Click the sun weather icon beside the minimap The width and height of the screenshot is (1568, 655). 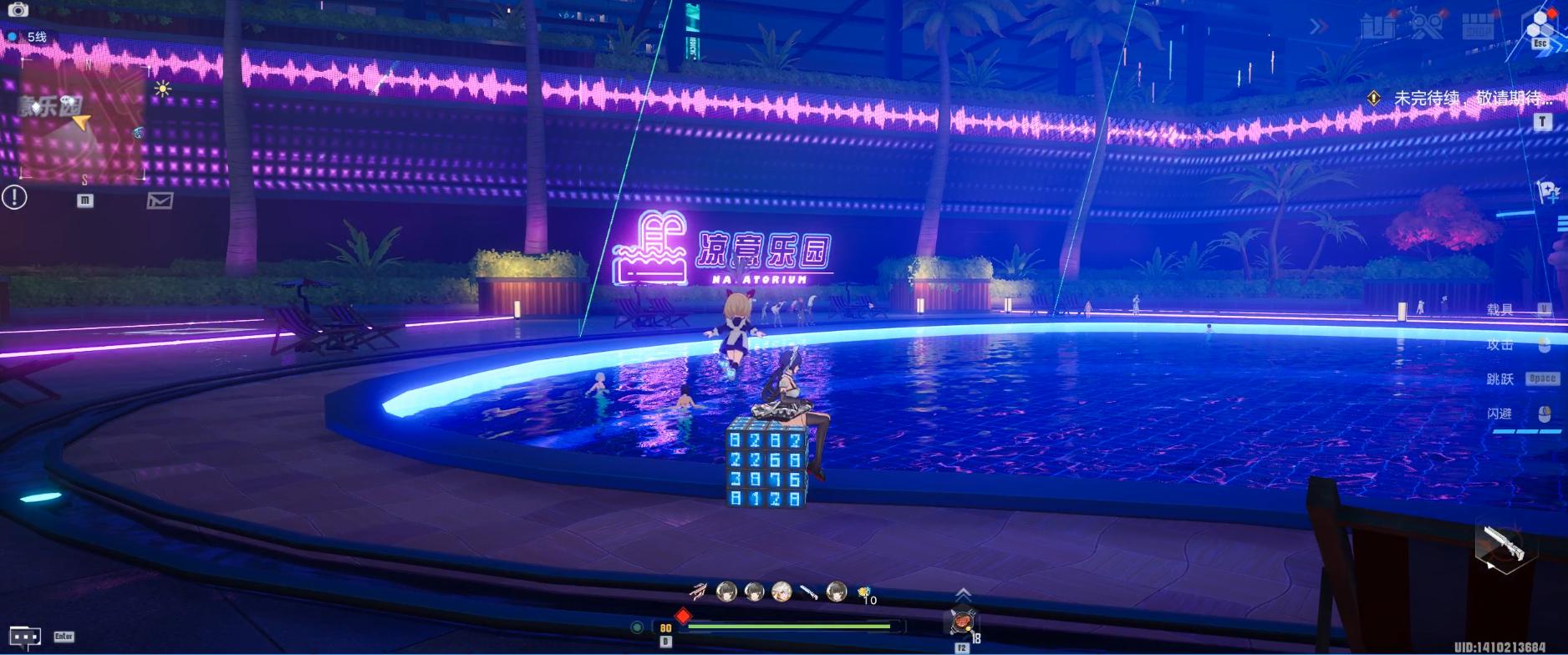point(162,89)
